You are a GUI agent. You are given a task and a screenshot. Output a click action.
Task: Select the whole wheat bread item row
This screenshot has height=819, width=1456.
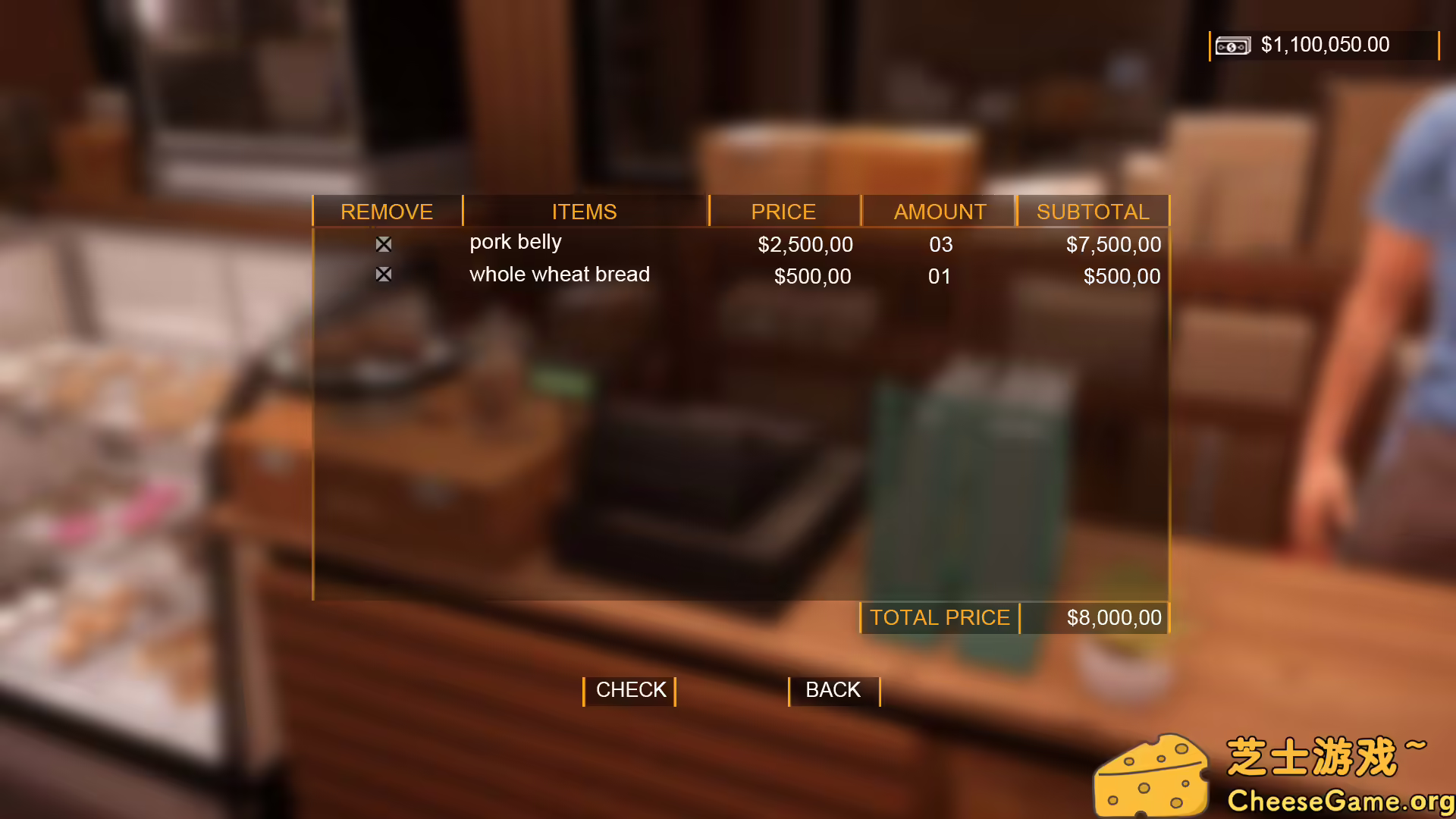coord(559,275)
